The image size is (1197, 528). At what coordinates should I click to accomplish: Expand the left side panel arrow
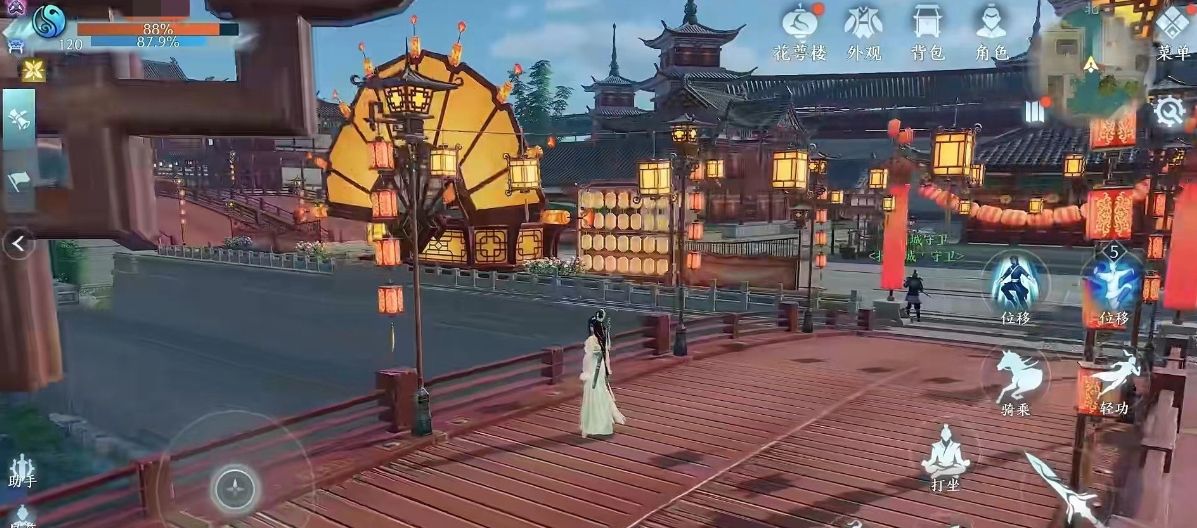coord(18,243)
